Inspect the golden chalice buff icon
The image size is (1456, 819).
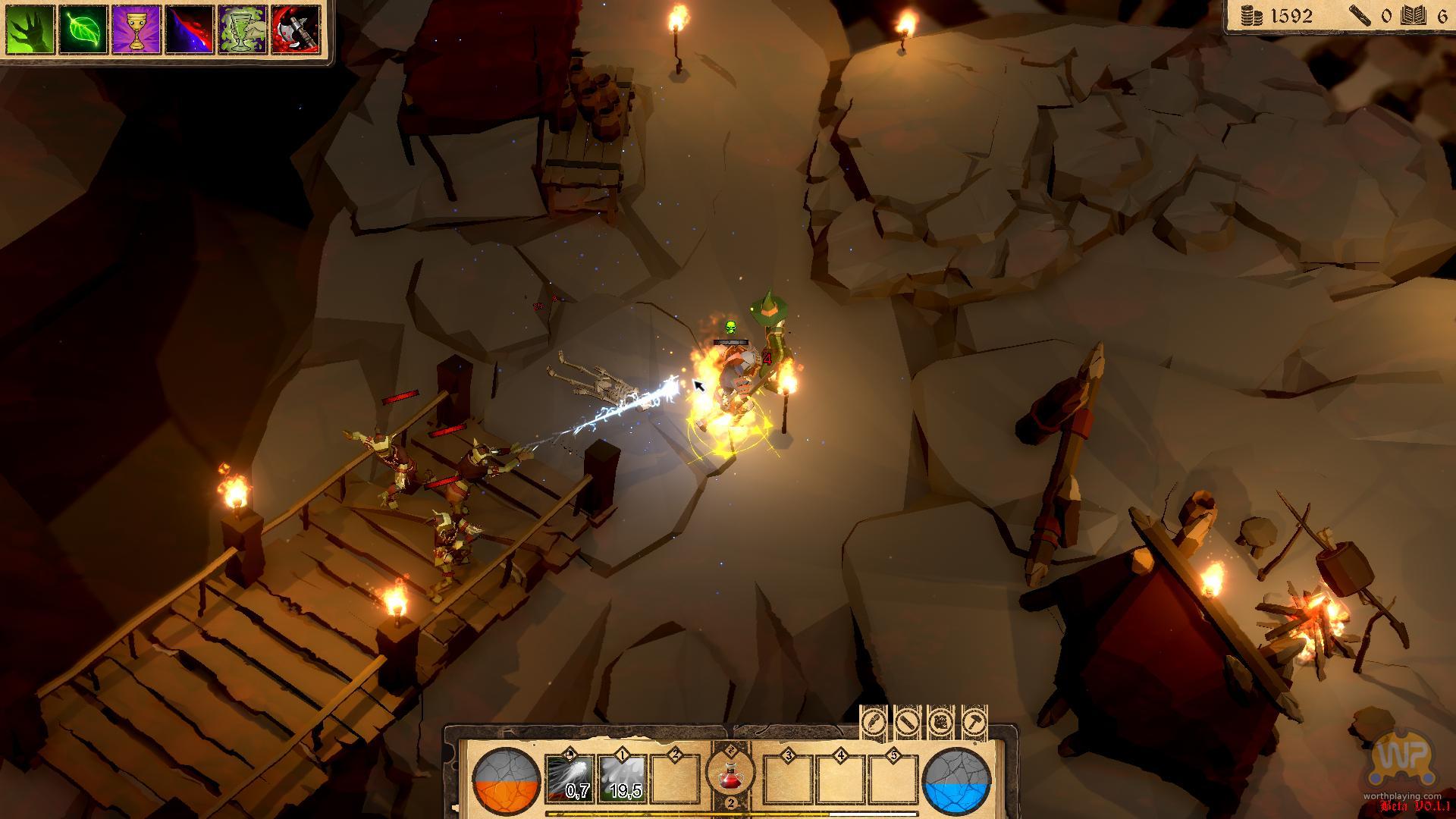coord(136,30)
